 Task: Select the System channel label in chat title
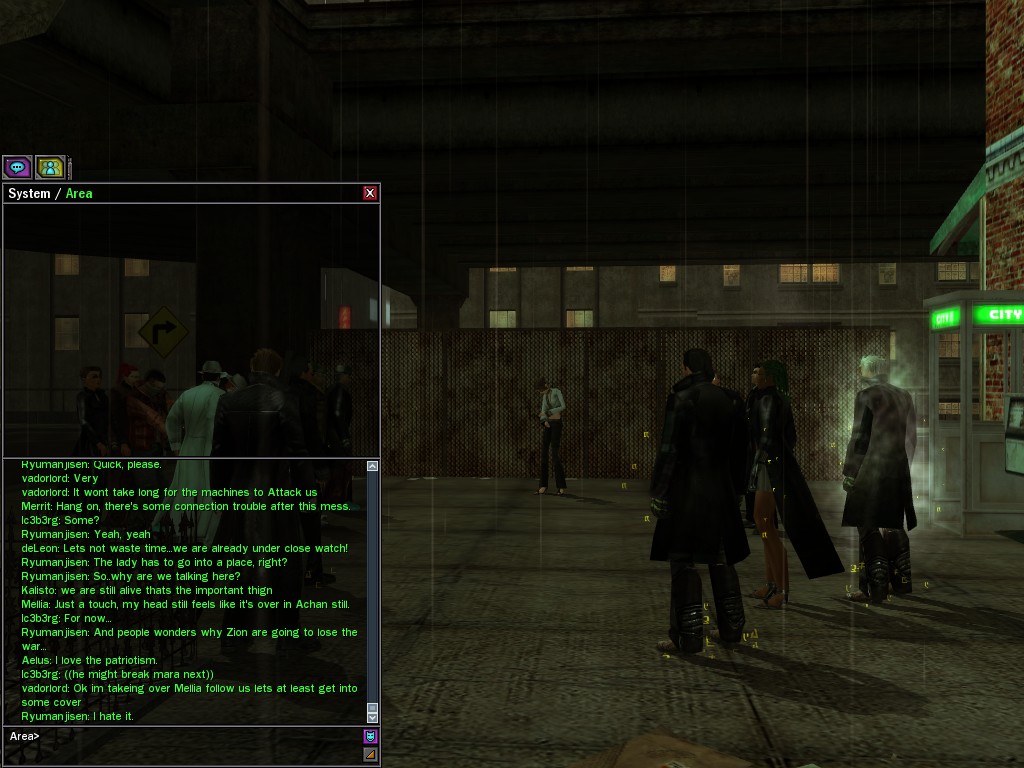(29, 193)
